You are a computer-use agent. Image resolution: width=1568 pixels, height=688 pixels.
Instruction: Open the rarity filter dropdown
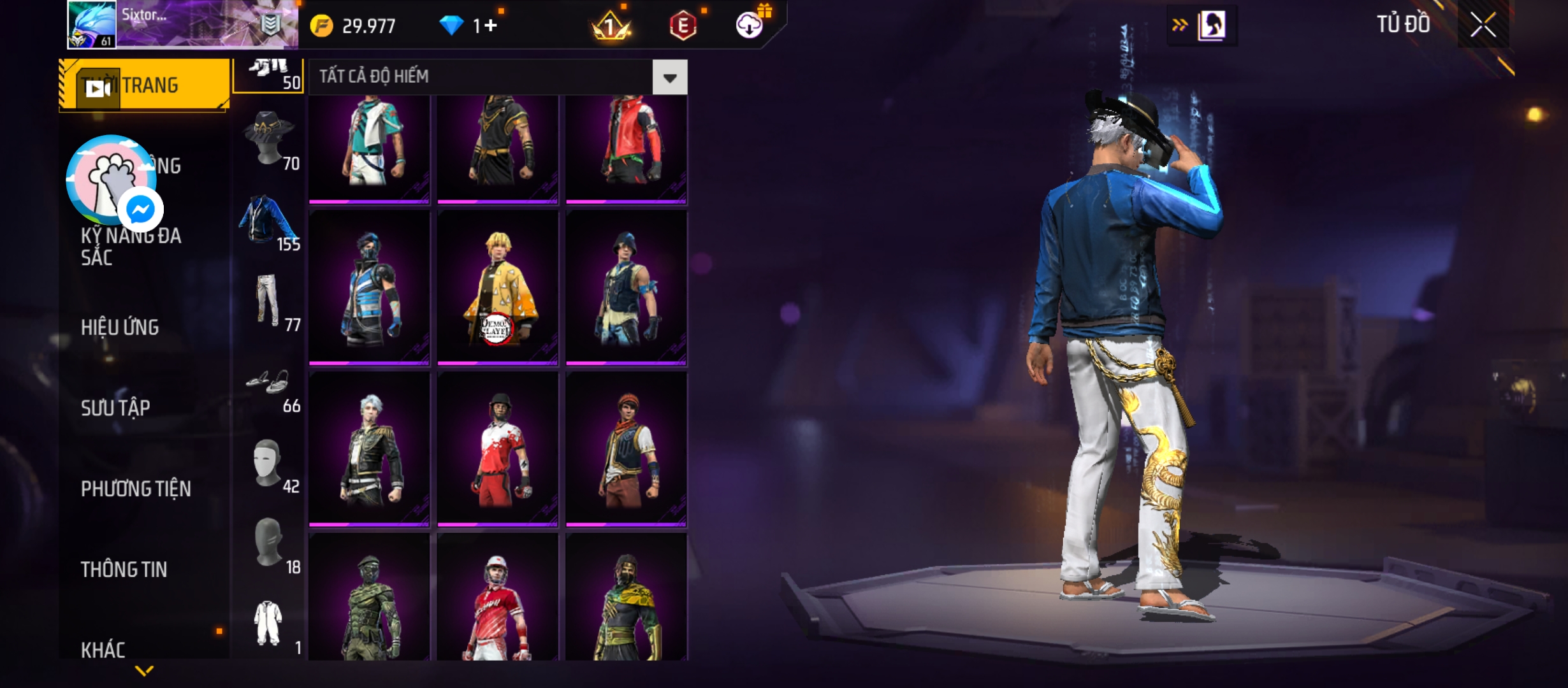(669, 78)
